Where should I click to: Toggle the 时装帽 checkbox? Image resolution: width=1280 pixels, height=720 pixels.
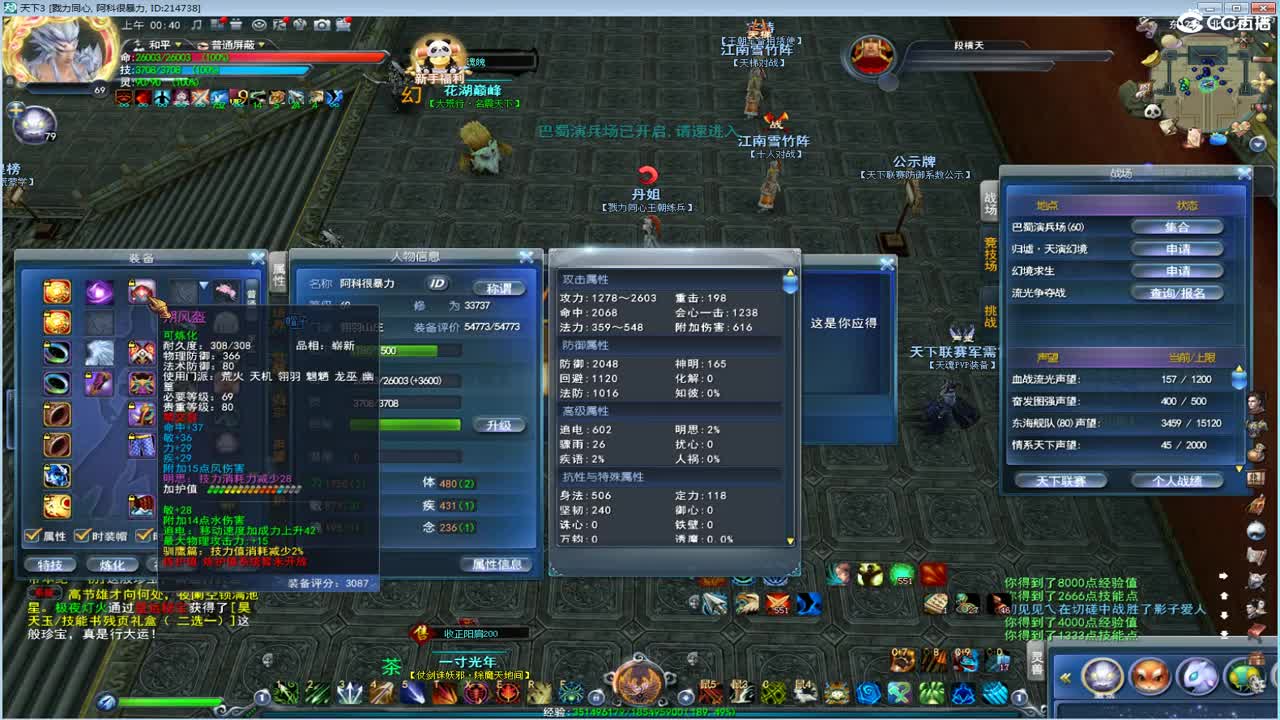click(82, 534)
